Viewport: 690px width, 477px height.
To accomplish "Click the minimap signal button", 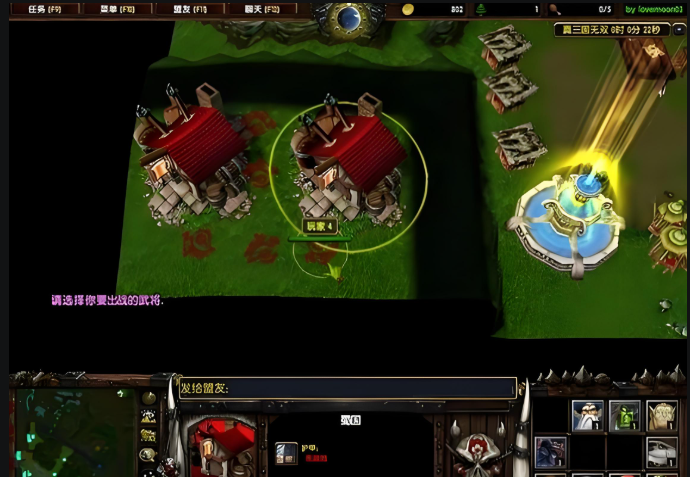I will (149, 398).
